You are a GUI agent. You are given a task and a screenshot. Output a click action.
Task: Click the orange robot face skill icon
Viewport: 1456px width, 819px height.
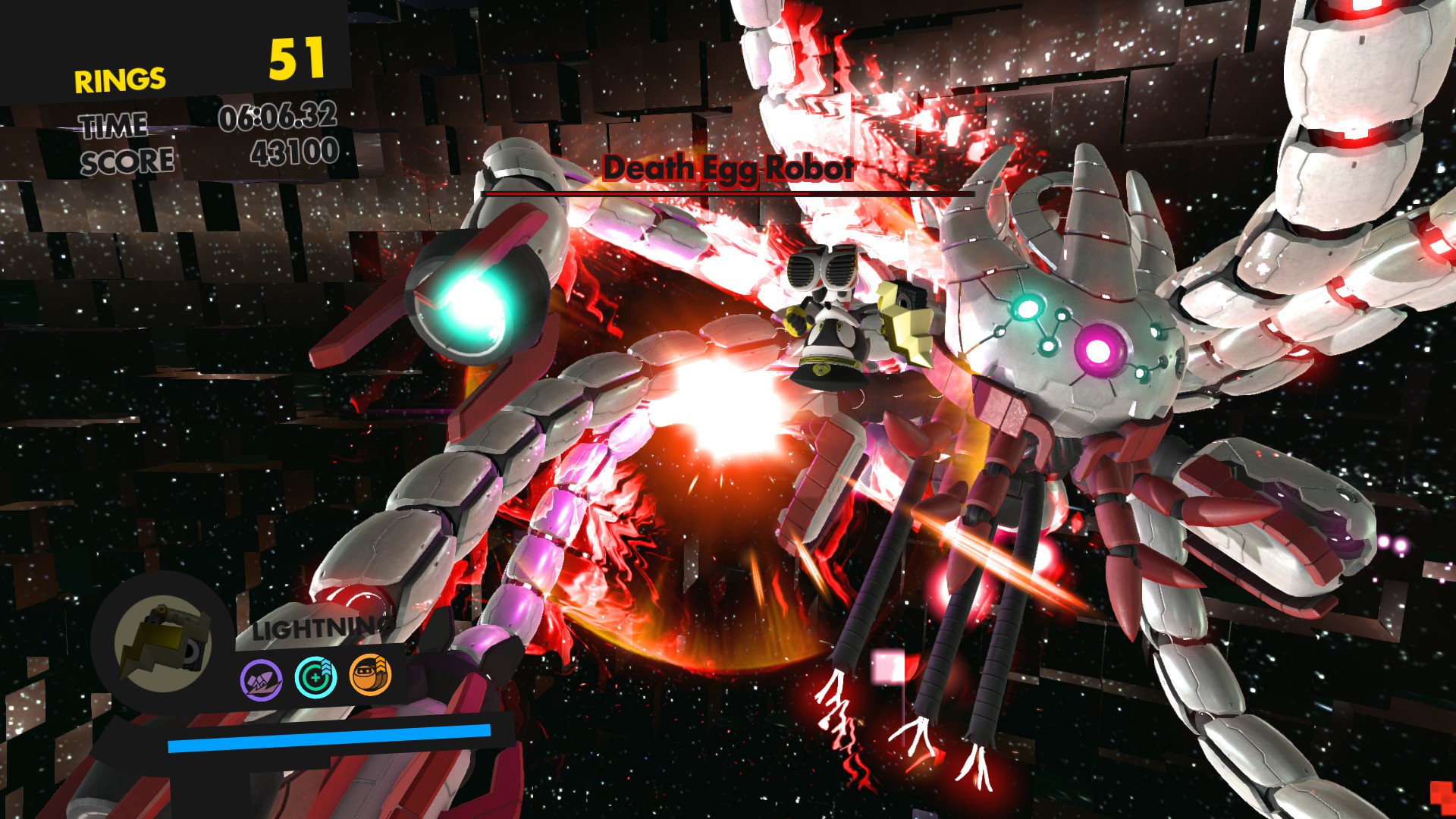tap(370, 675)
